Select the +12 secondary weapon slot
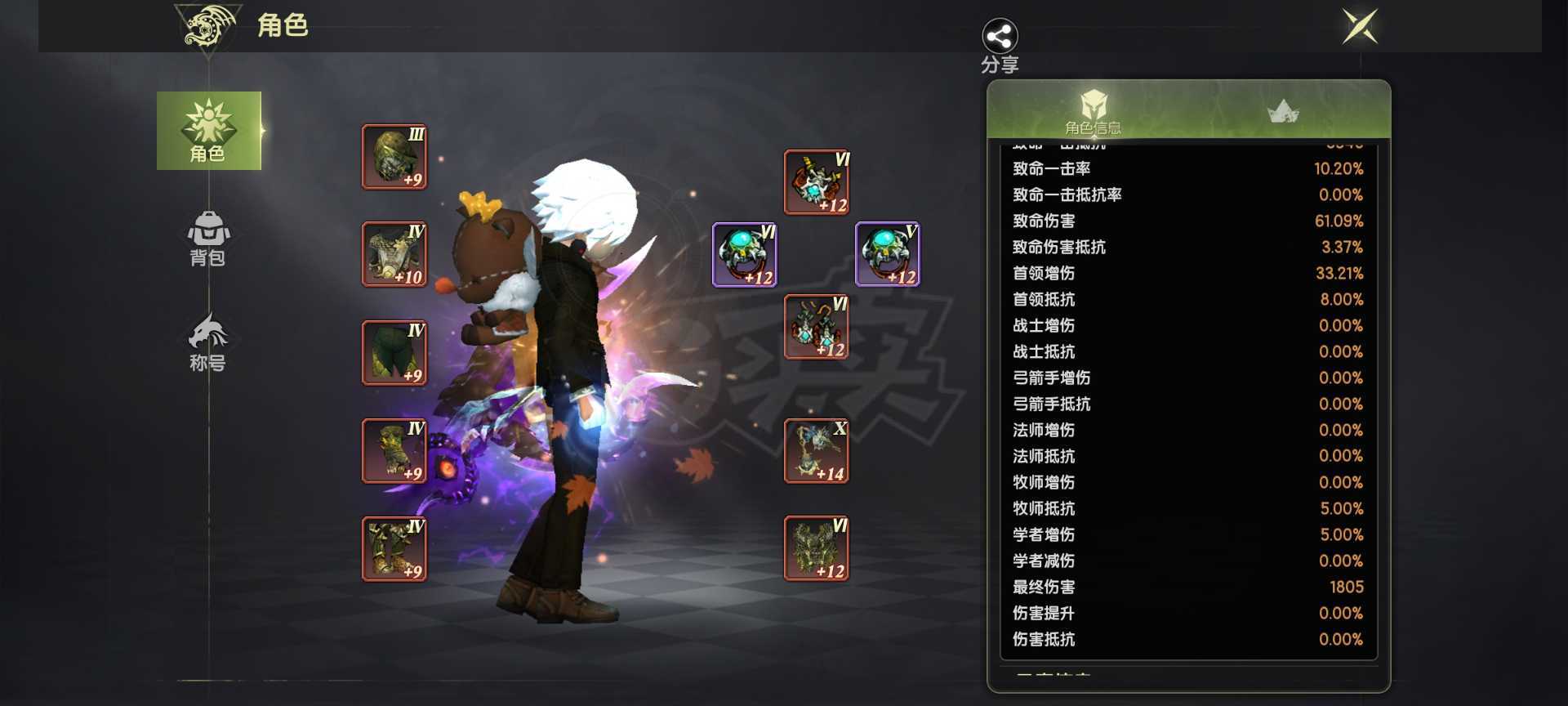The height and width of the screenshot is (706, 1568). [x=817, y=549]
